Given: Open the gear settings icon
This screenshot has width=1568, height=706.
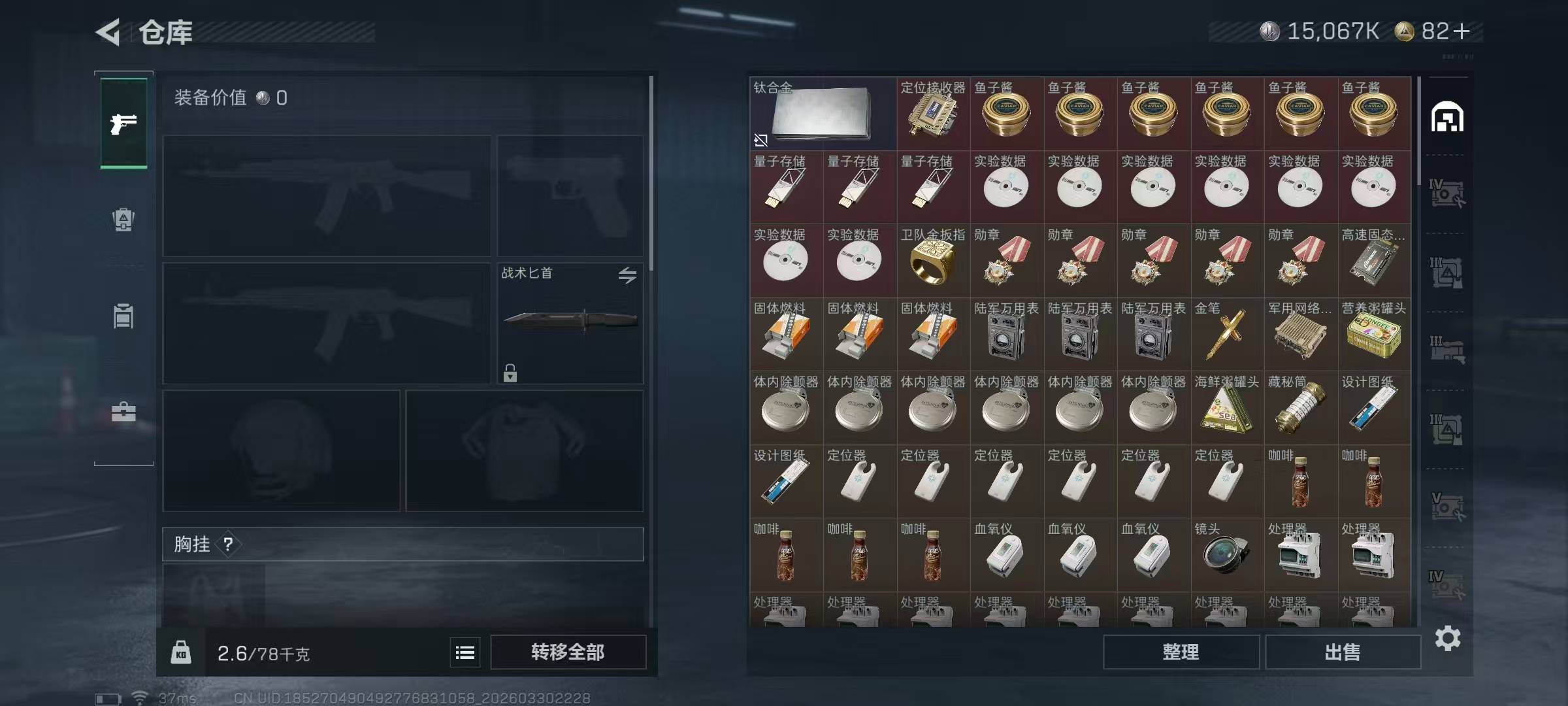Looking at the screenshot, I should (x=1447, y=638).
